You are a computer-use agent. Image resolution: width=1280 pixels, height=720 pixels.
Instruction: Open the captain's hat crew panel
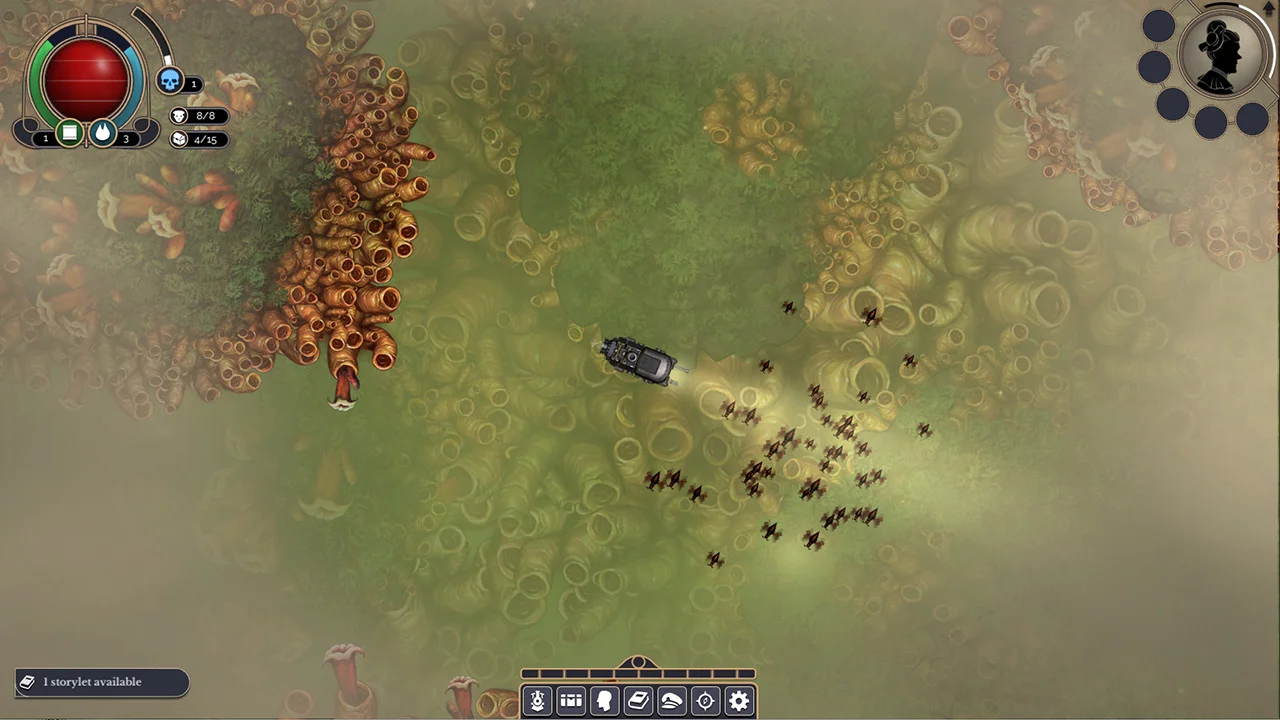coord(672,700)
